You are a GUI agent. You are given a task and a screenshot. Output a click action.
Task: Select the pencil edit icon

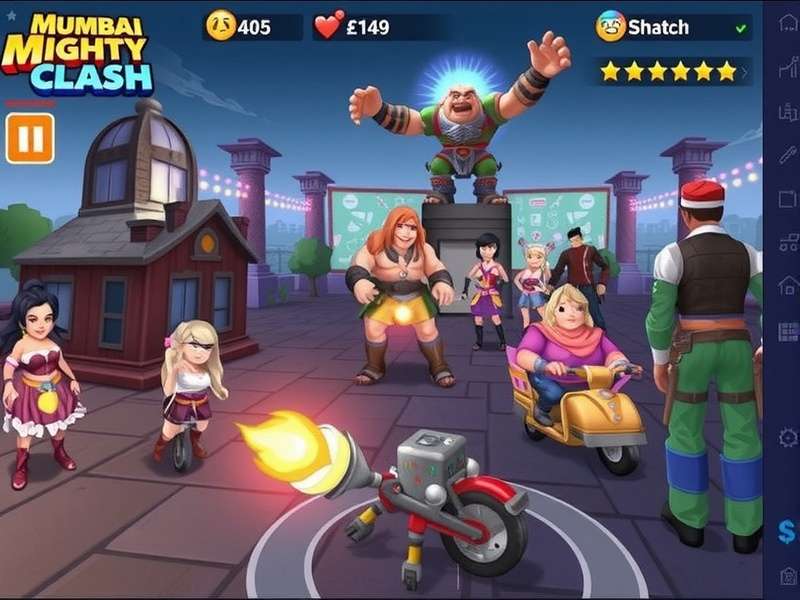click(788, 155)
